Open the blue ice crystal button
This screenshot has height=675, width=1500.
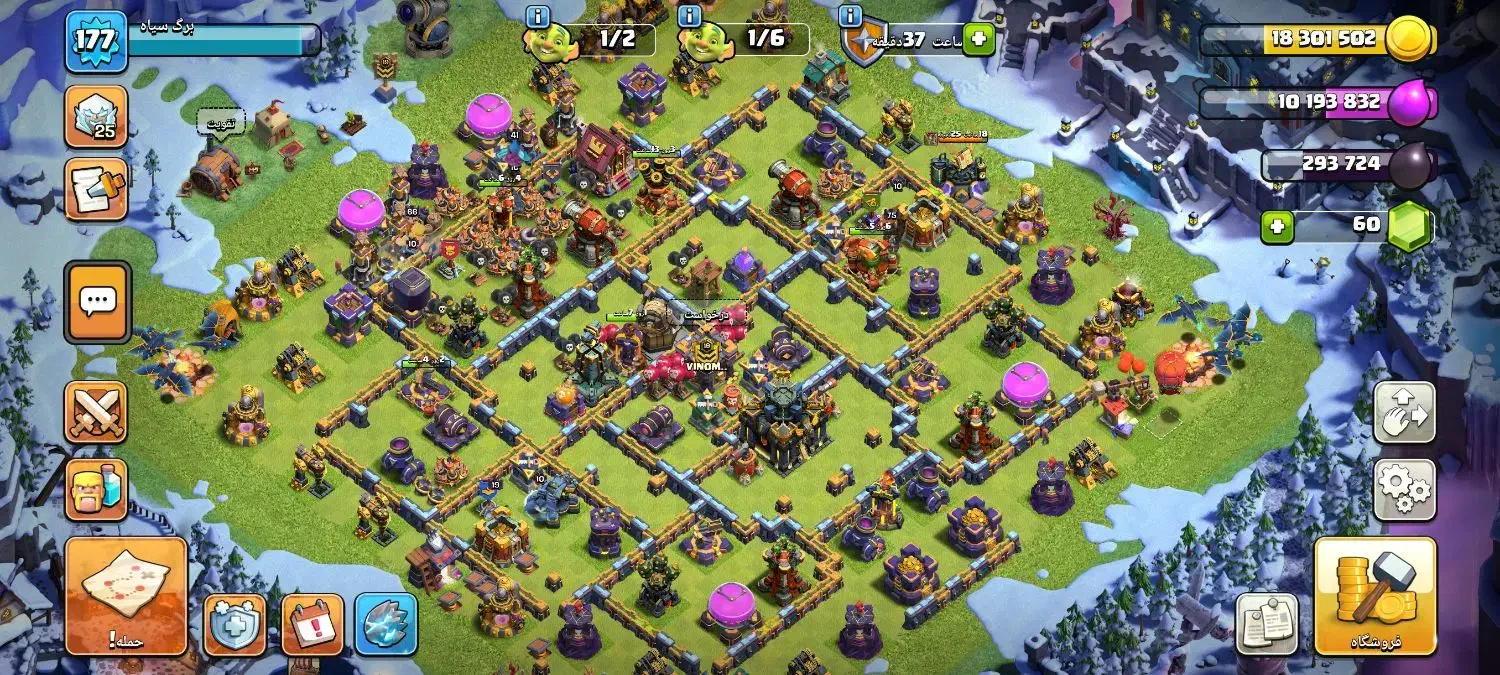point(385,625)
